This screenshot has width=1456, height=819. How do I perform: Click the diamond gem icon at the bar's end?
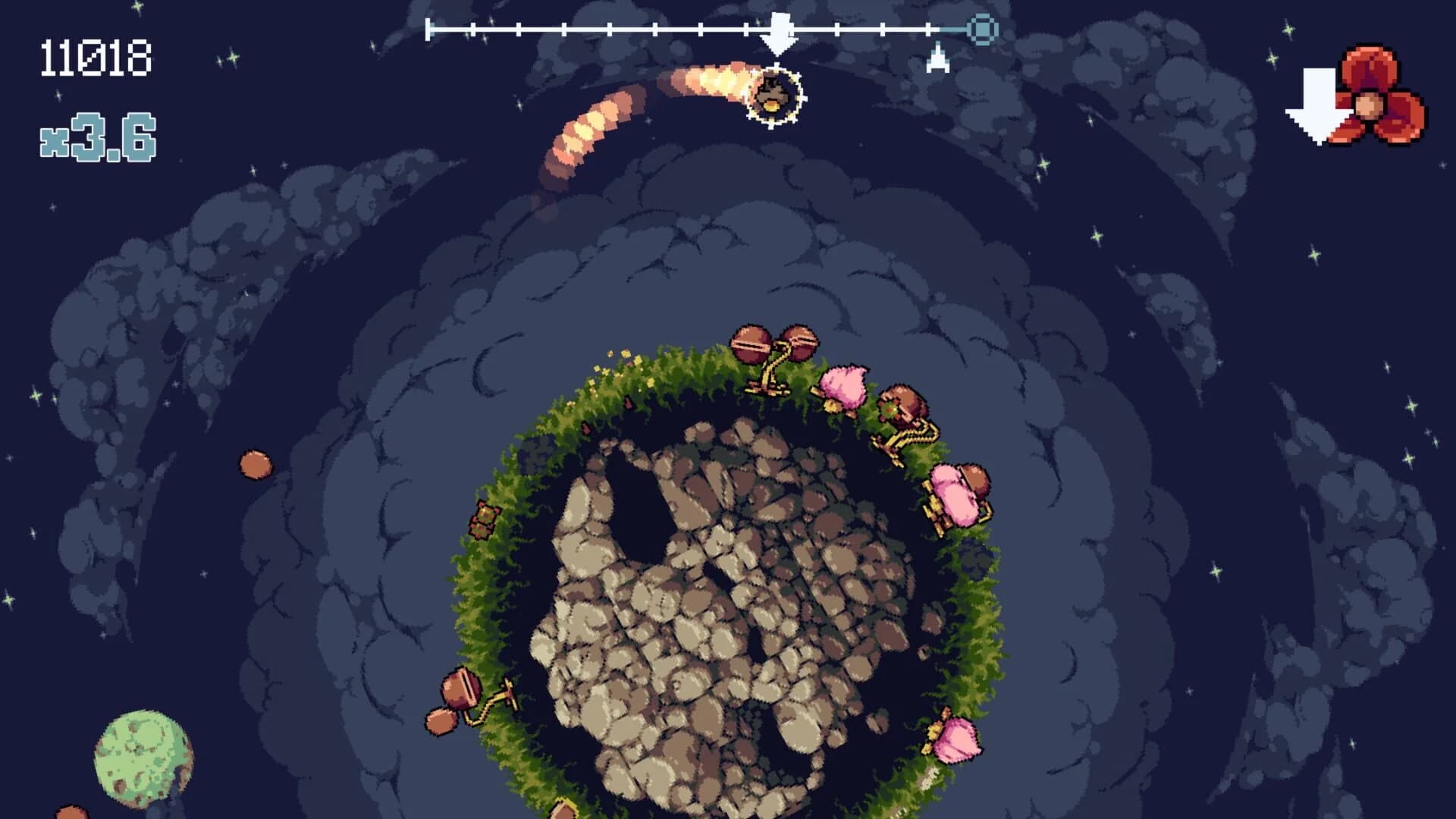(981, 30)
